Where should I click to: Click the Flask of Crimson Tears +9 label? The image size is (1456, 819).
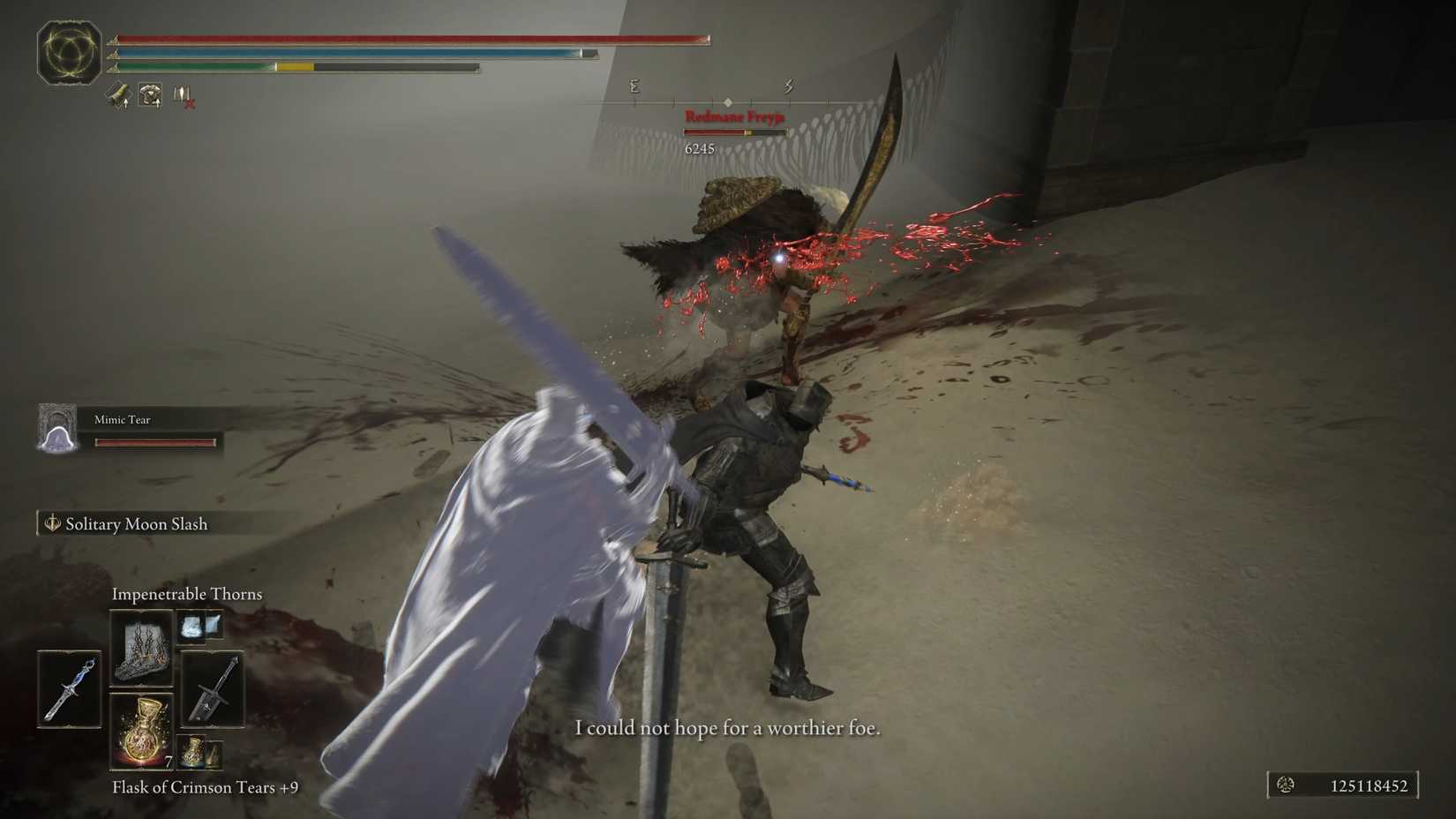point(205,787)
